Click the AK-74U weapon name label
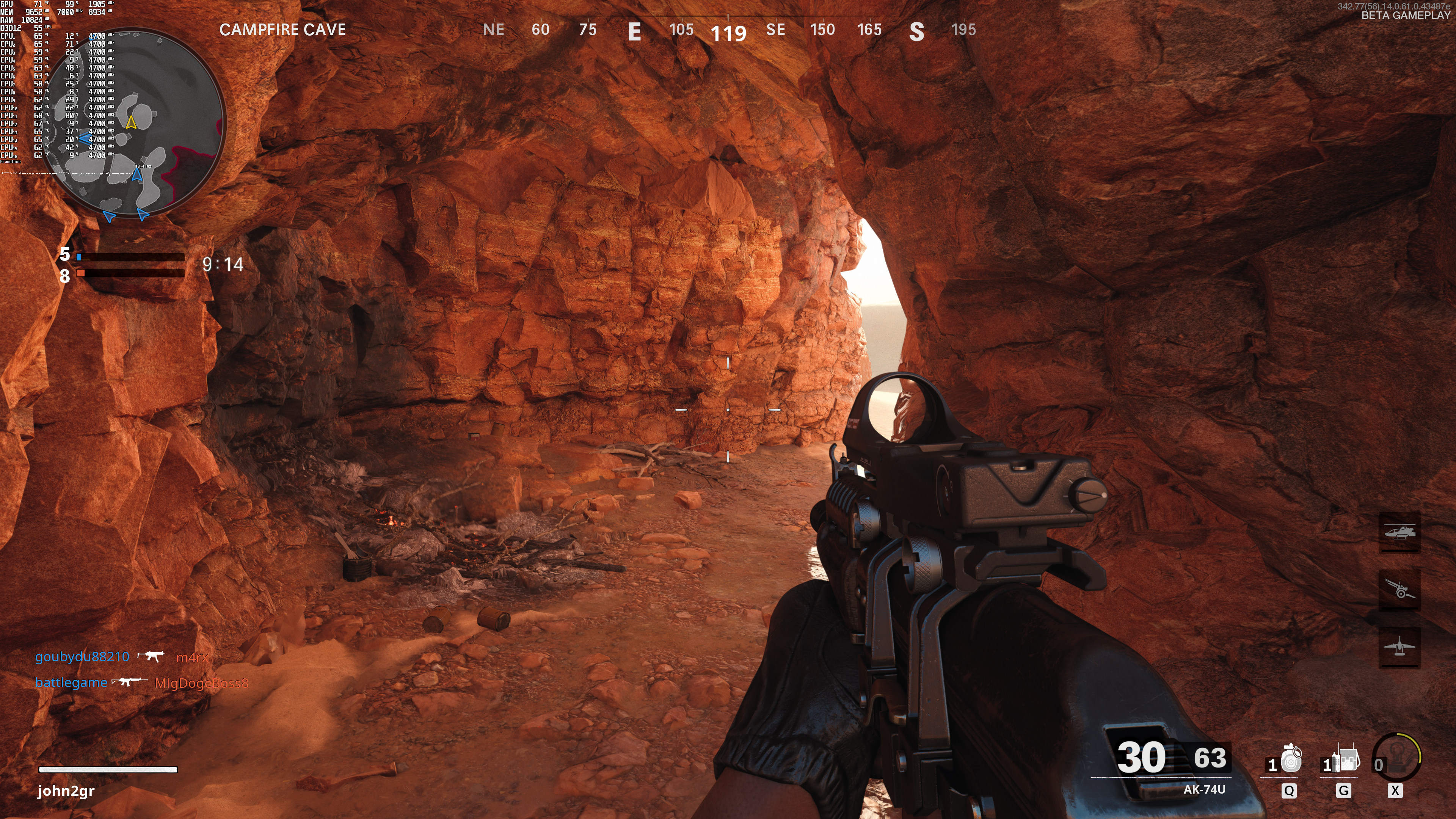The image size is (1456, 819). pyautogui.click(x=1204, y=789)
